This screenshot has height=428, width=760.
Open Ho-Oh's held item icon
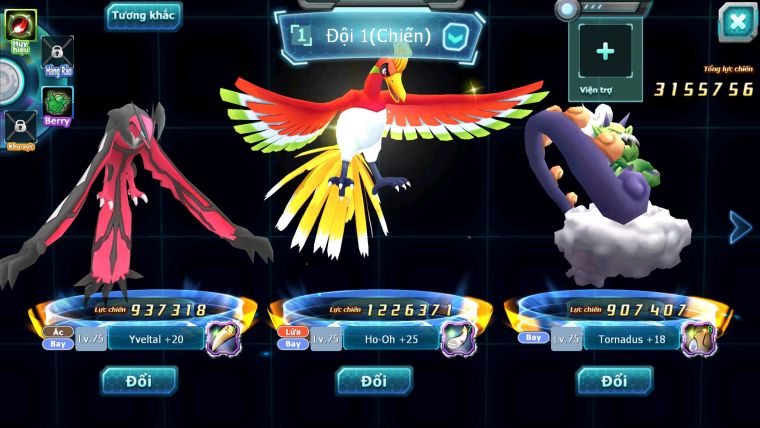click(x=458, y=339)
